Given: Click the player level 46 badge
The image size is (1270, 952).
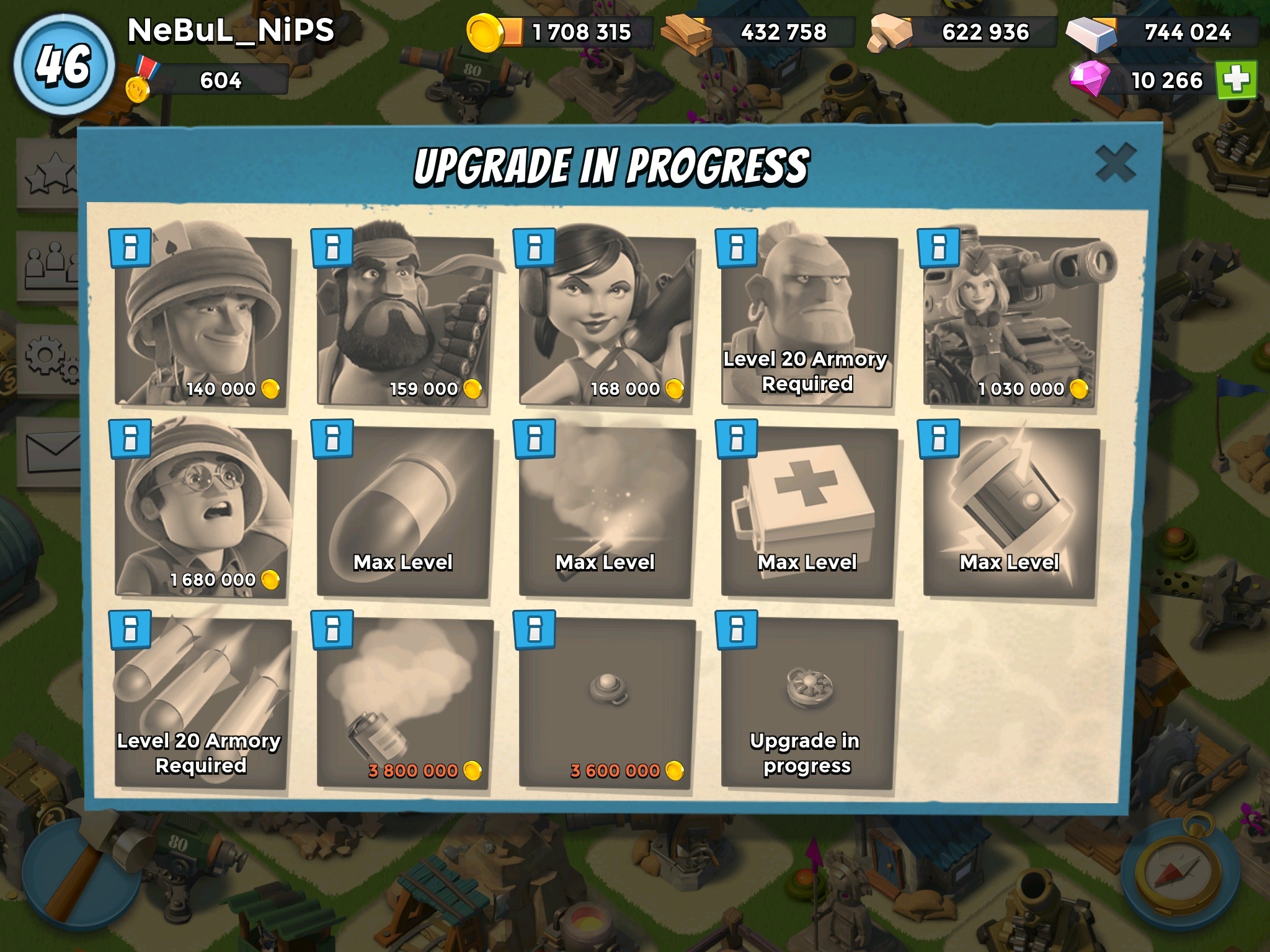Looking at the screenshot, I should point(64,64).
